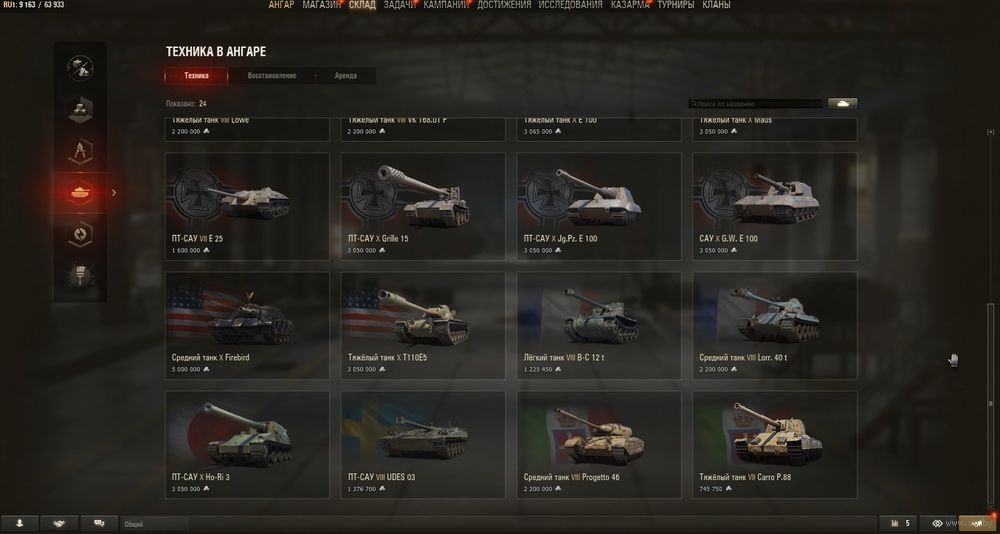Go to the Ангар screen
The image size is (1000, 534).
282,5
